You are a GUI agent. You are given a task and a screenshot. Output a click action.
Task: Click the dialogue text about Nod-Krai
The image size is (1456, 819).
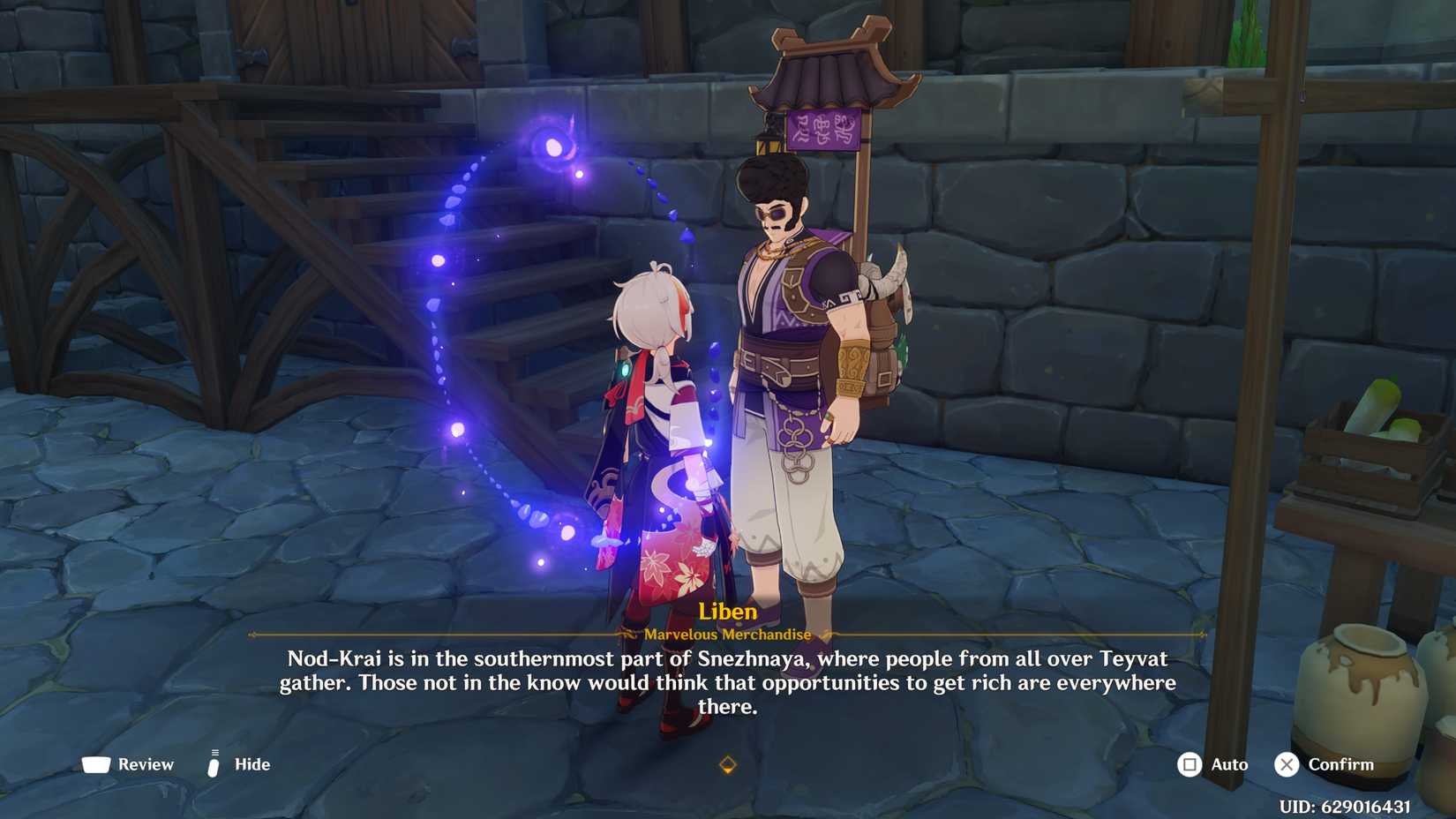tap(727, 682)
